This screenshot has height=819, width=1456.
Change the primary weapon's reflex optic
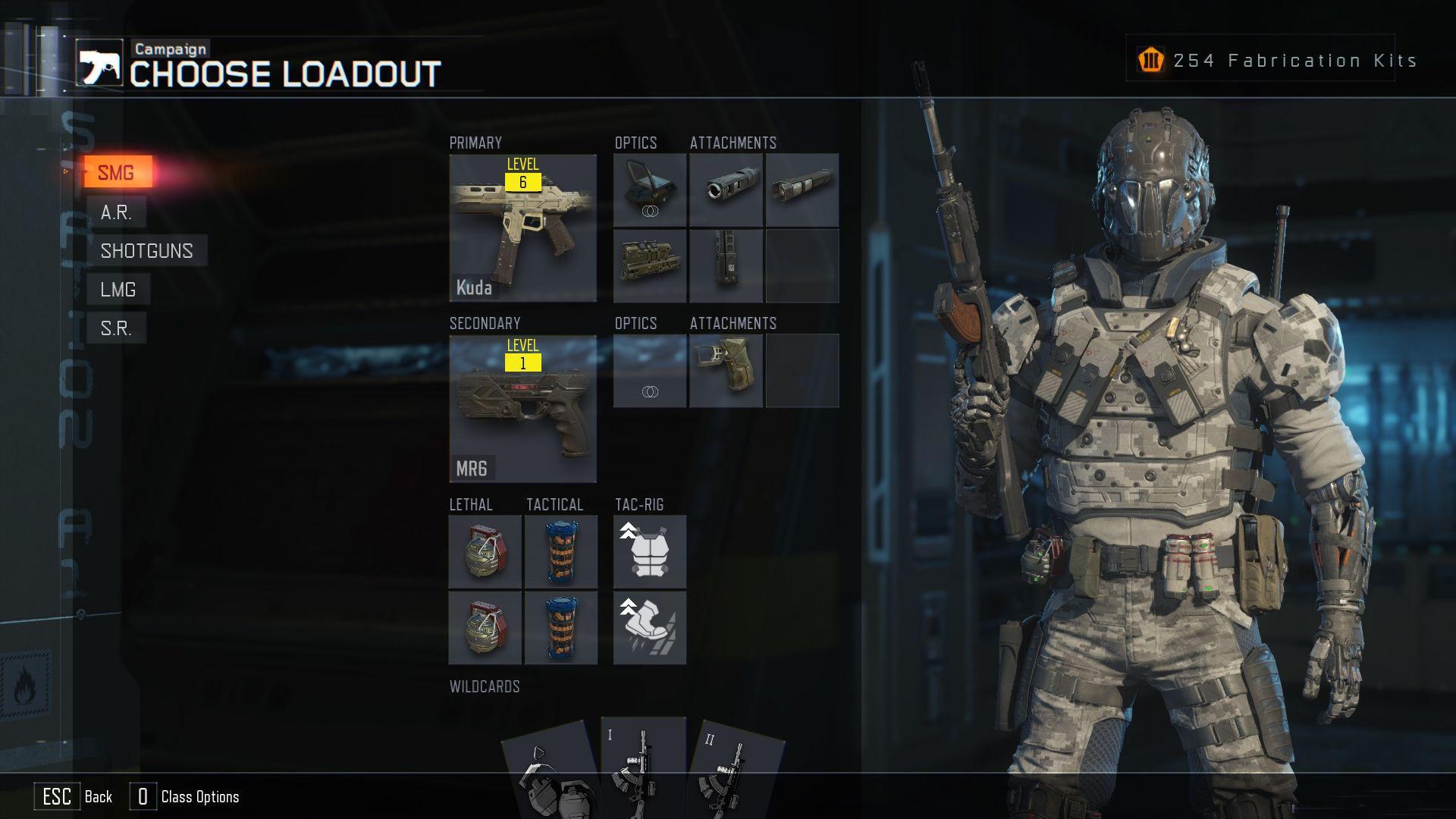click(650, 190)
